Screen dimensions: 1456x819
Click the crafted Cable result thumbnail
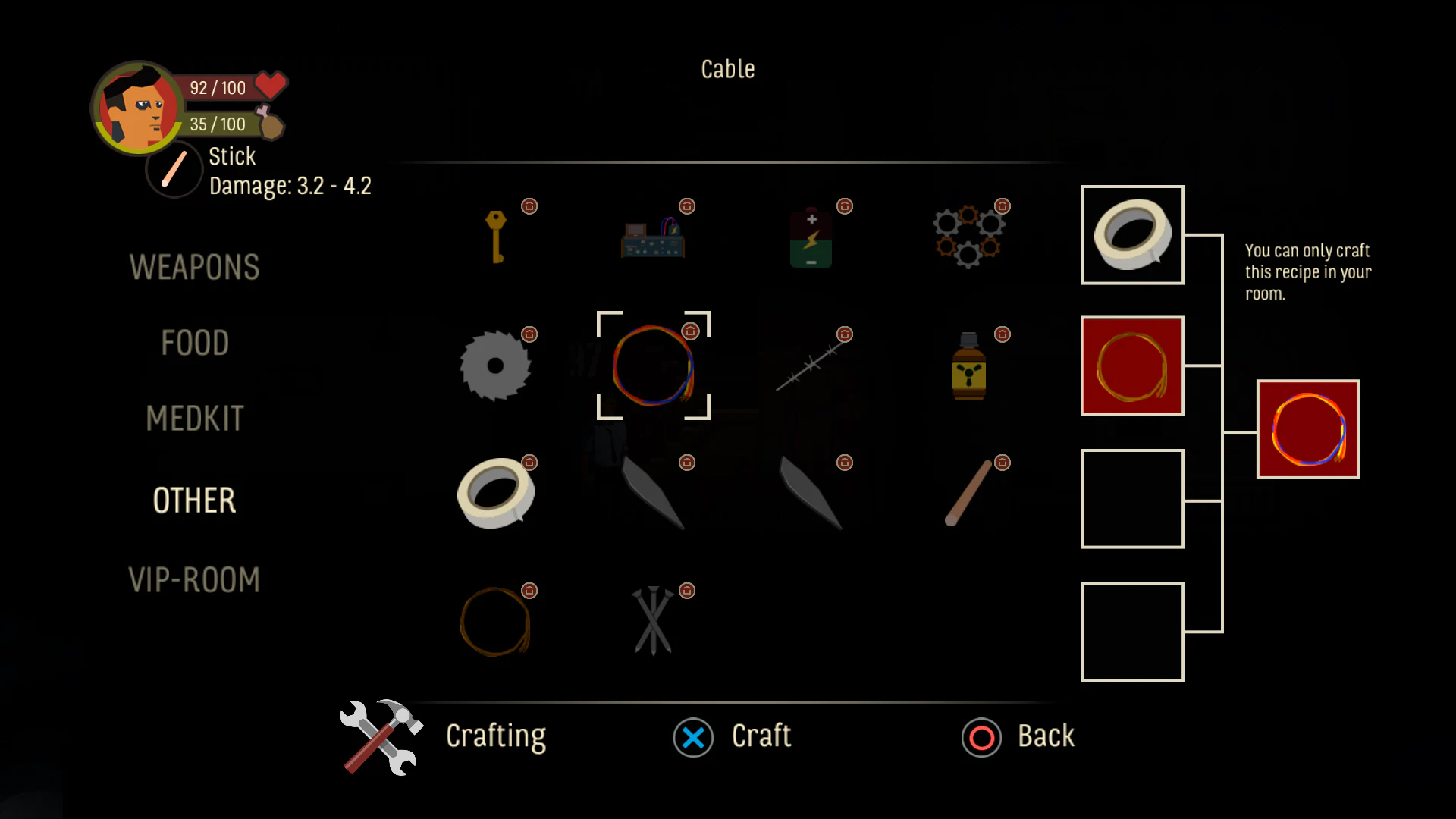pyautogui.click(x=1307, y=429)
